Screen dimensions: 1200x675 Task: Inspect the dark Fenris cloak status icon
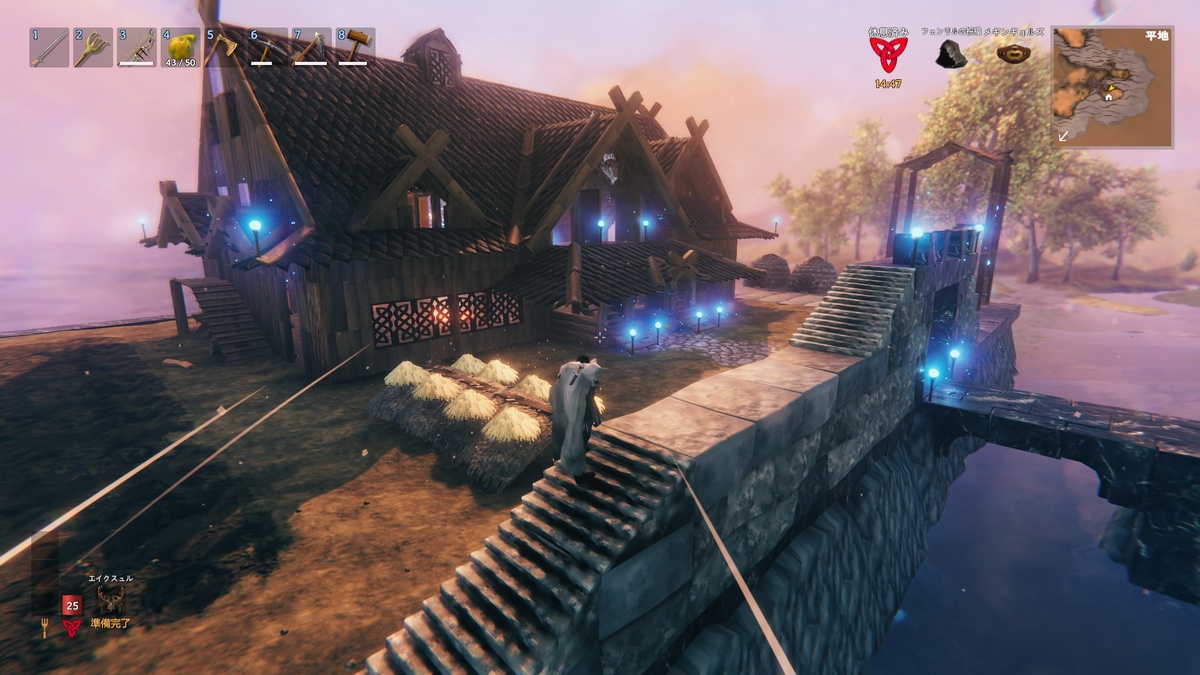[950, 54]
